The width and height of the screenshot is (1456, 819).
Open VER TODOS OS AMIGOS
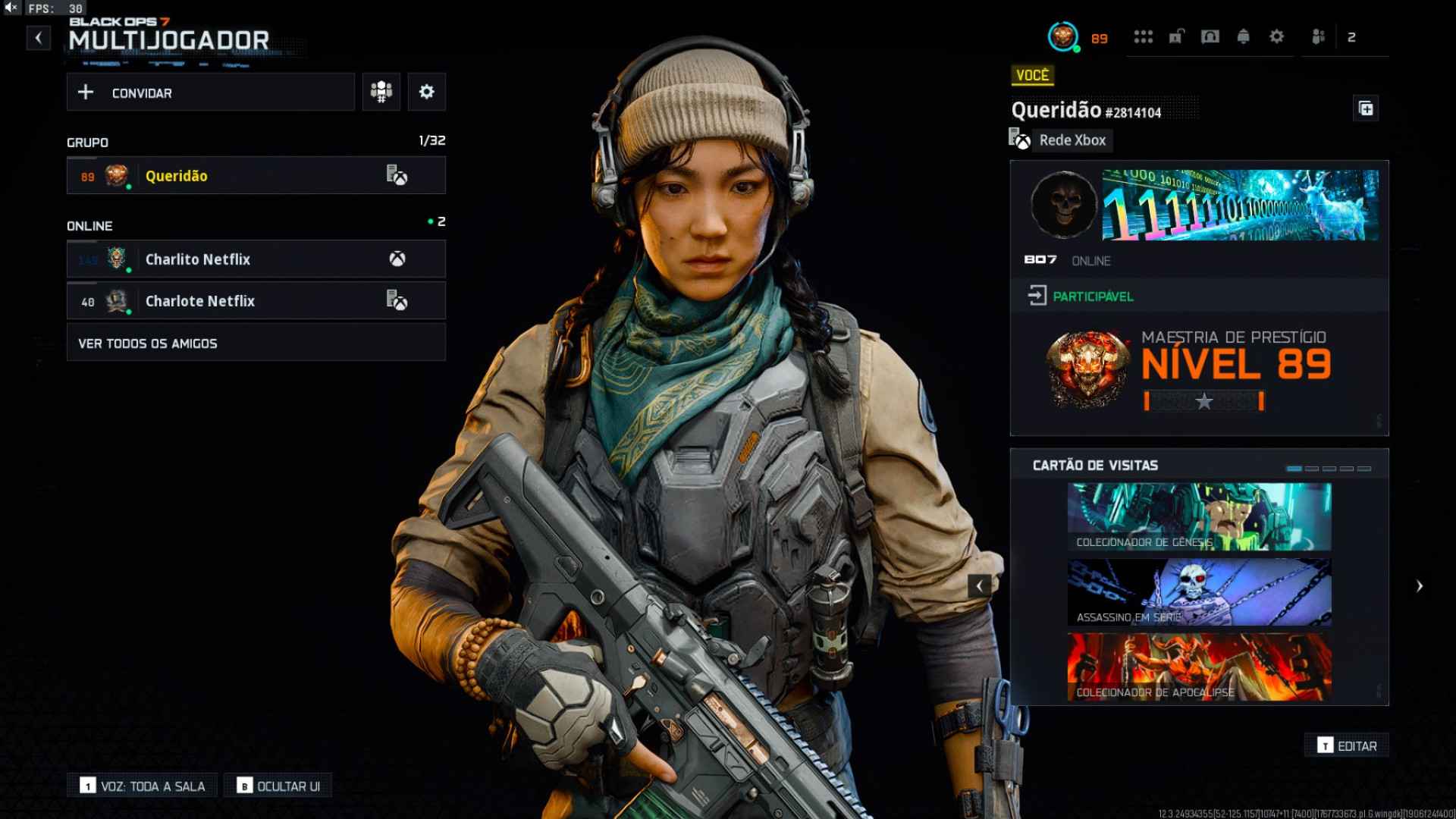point(256,342)
